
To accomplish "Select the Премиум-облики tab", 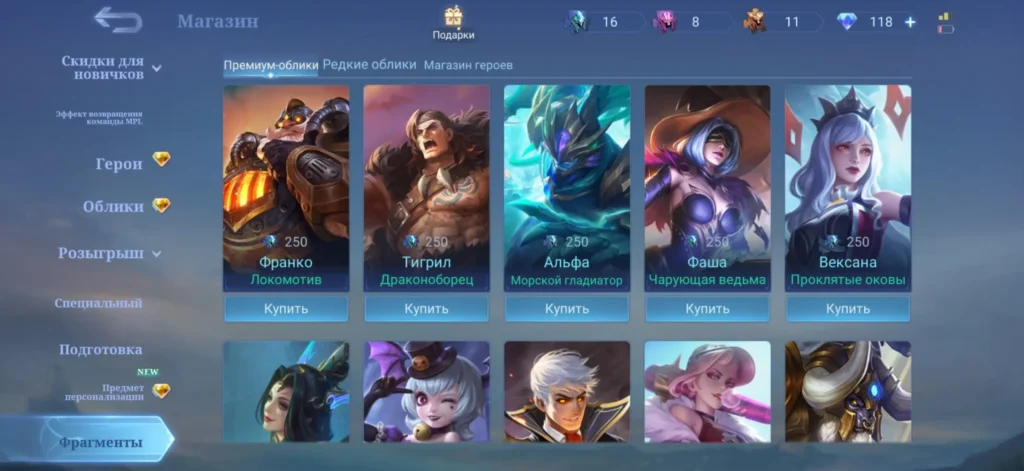I will pyautogui.click(x=270, y=65).
